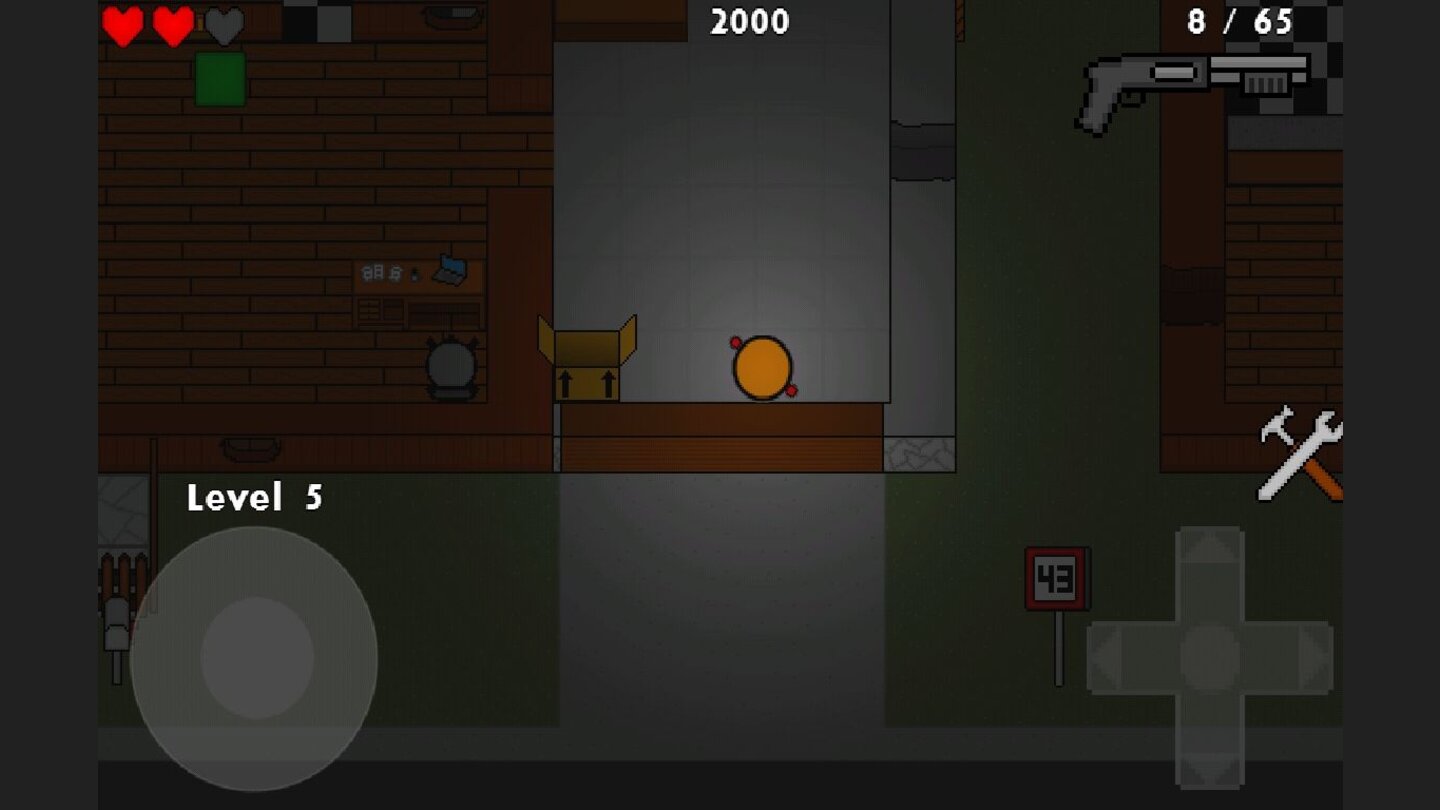Click the center of the D-pad cross
This screenshot has width=1440, height=810.
[x=1209, y=658]
